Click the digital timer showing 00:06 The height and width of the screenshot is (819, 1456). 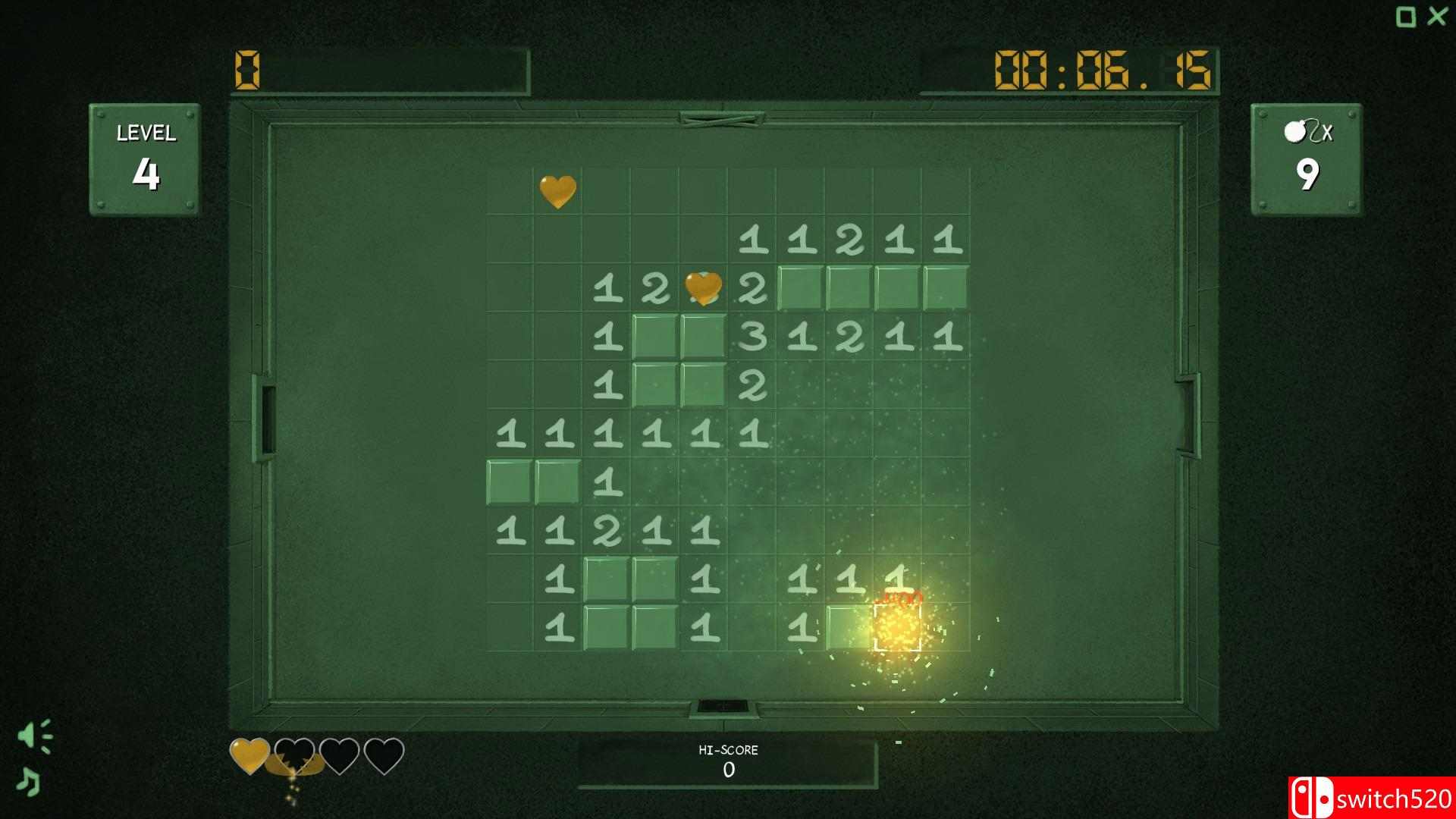[1103, 68]
